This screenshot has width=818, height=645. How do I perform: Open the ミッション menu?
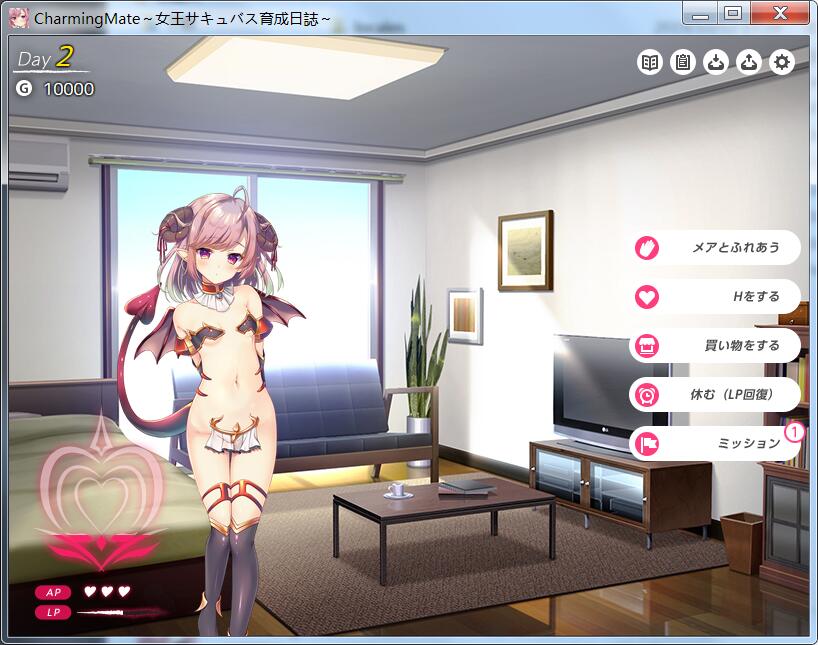coord(716,443)
